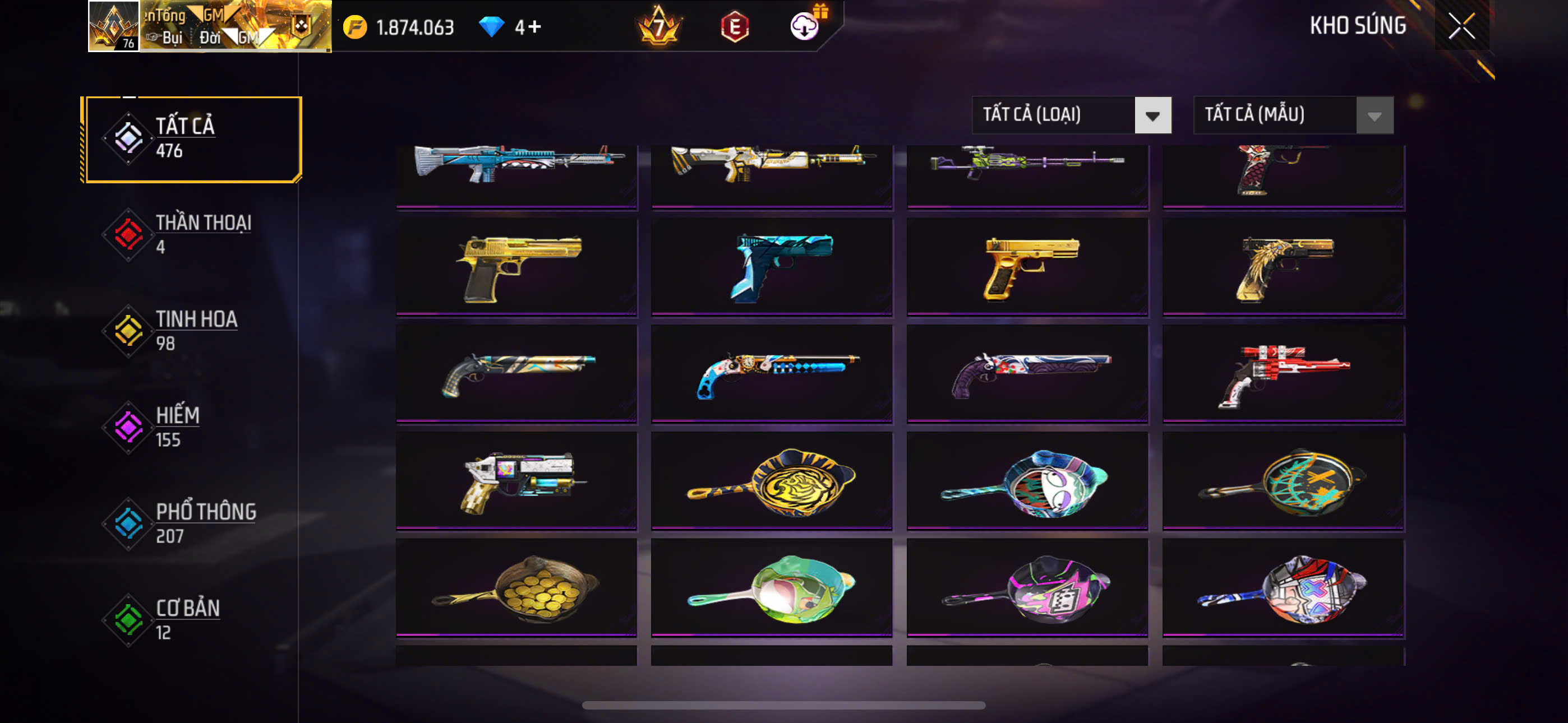Choose the gold coin-filled pan skin

(516, 588)
